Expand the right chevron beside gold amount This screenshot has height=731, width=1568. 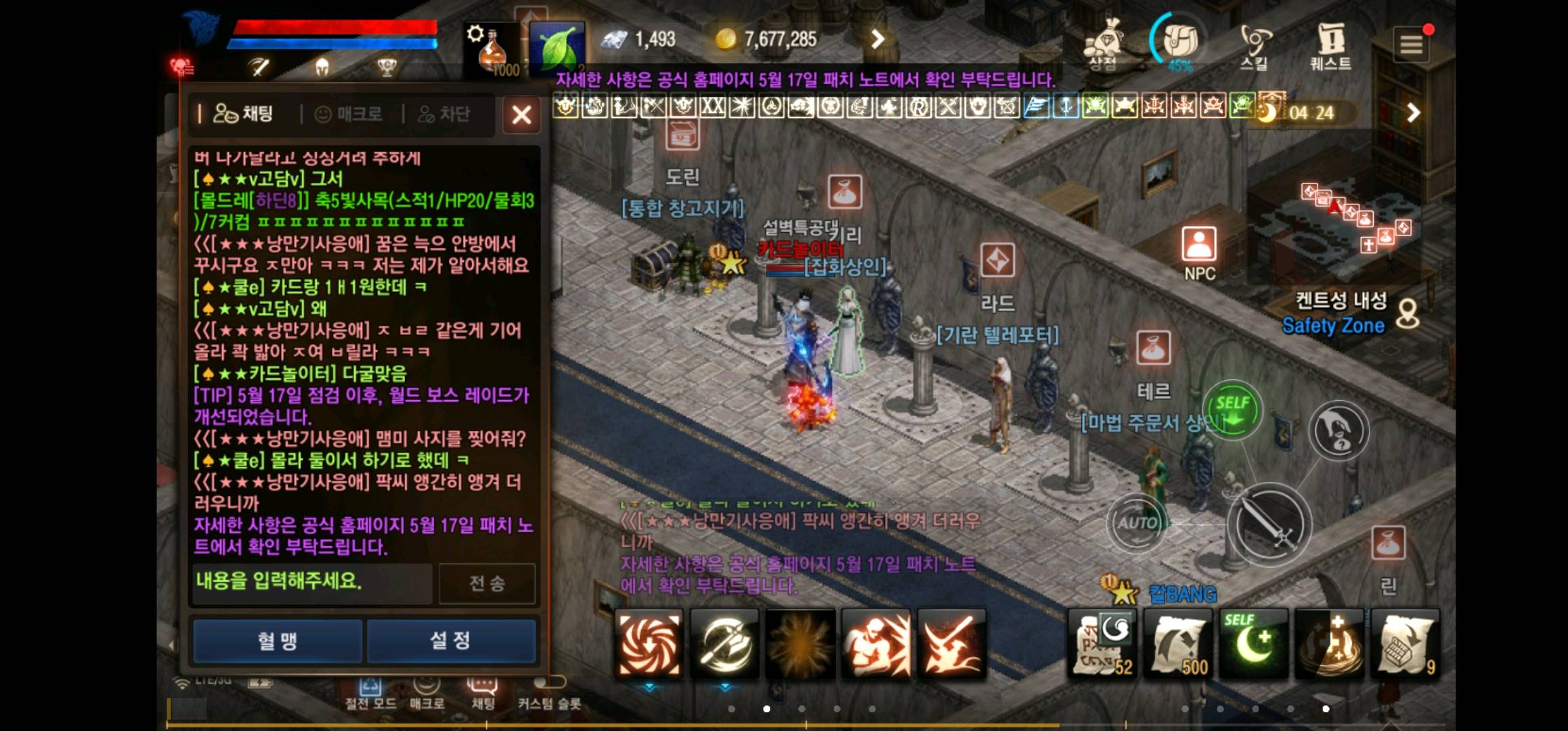(x=877, y=39)
